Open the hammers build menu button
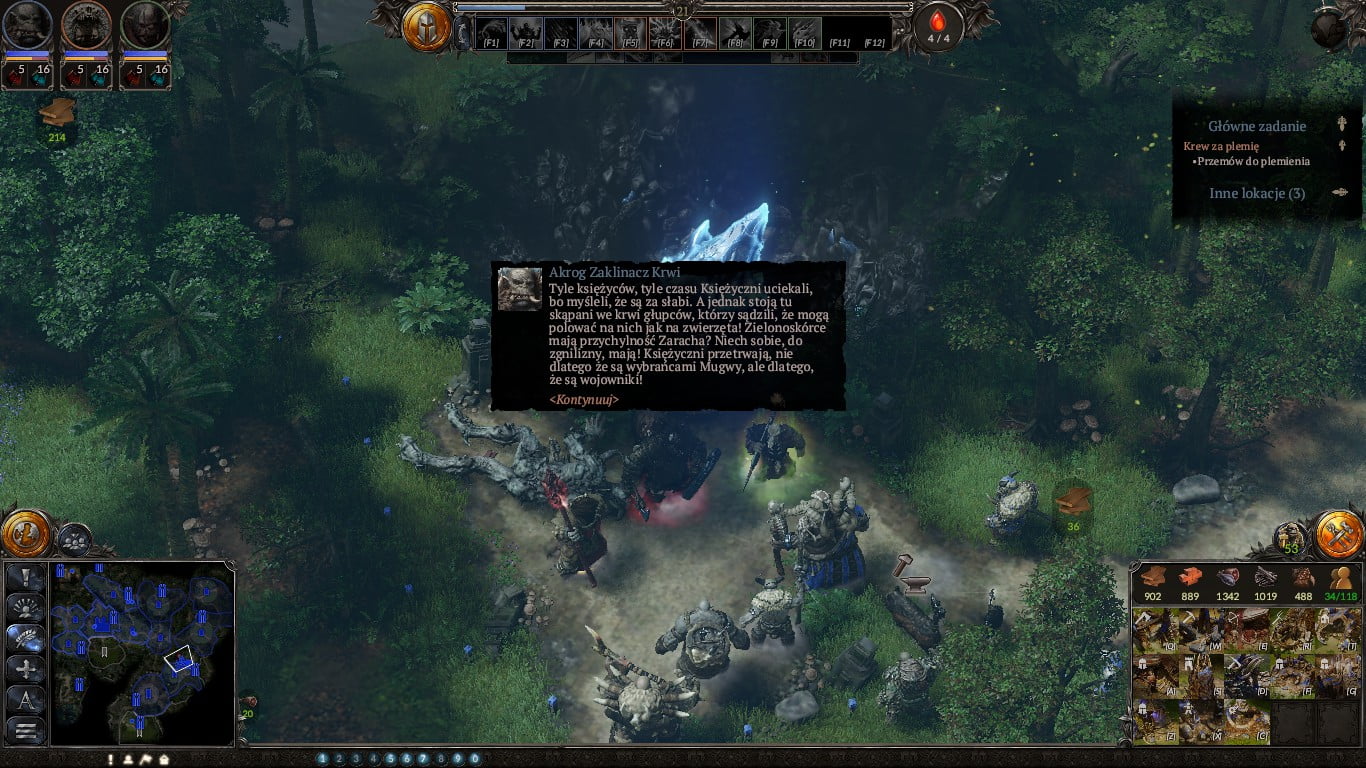1366x768 pixels. pyautogui.click(x=1338, y=533)
